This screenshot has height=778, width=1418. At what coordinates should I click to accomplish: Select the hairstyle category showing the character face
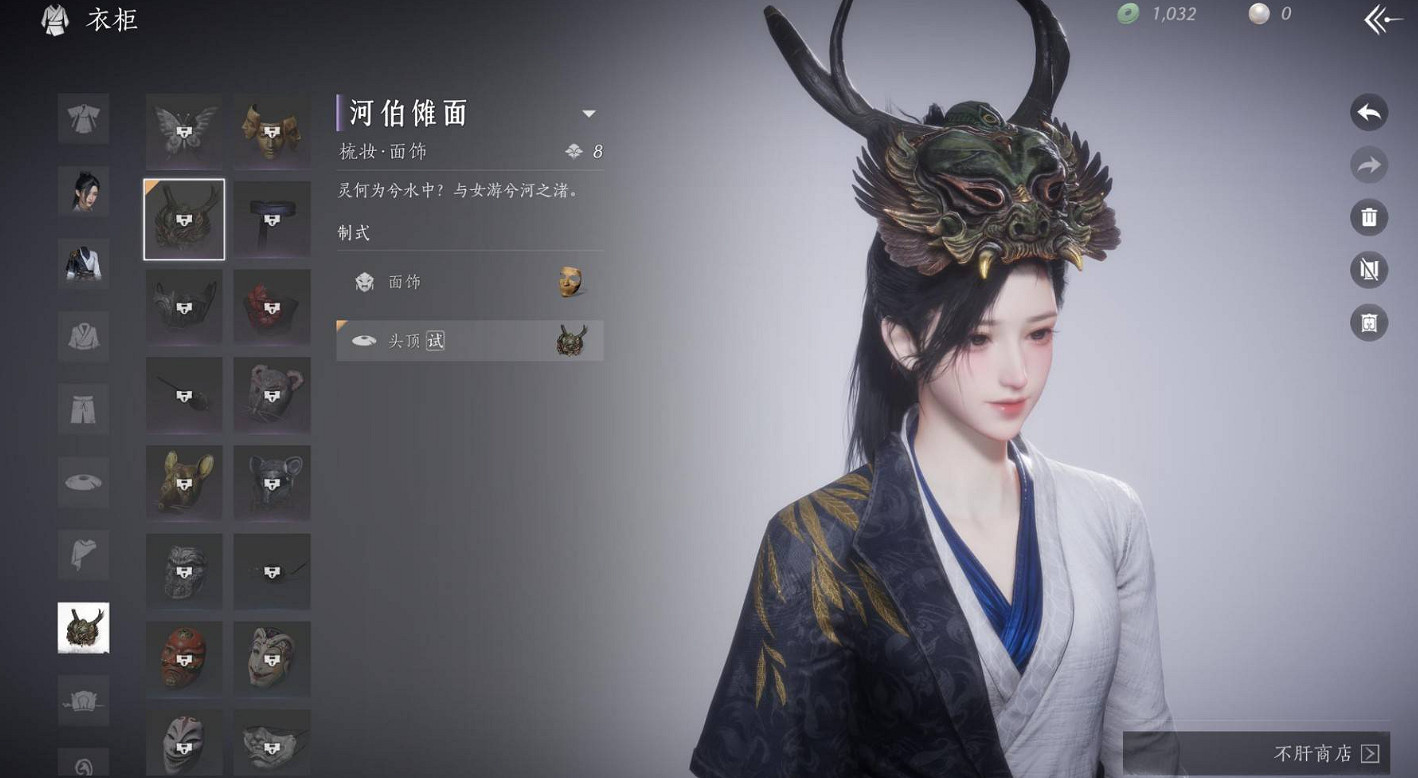click(83, 191)
